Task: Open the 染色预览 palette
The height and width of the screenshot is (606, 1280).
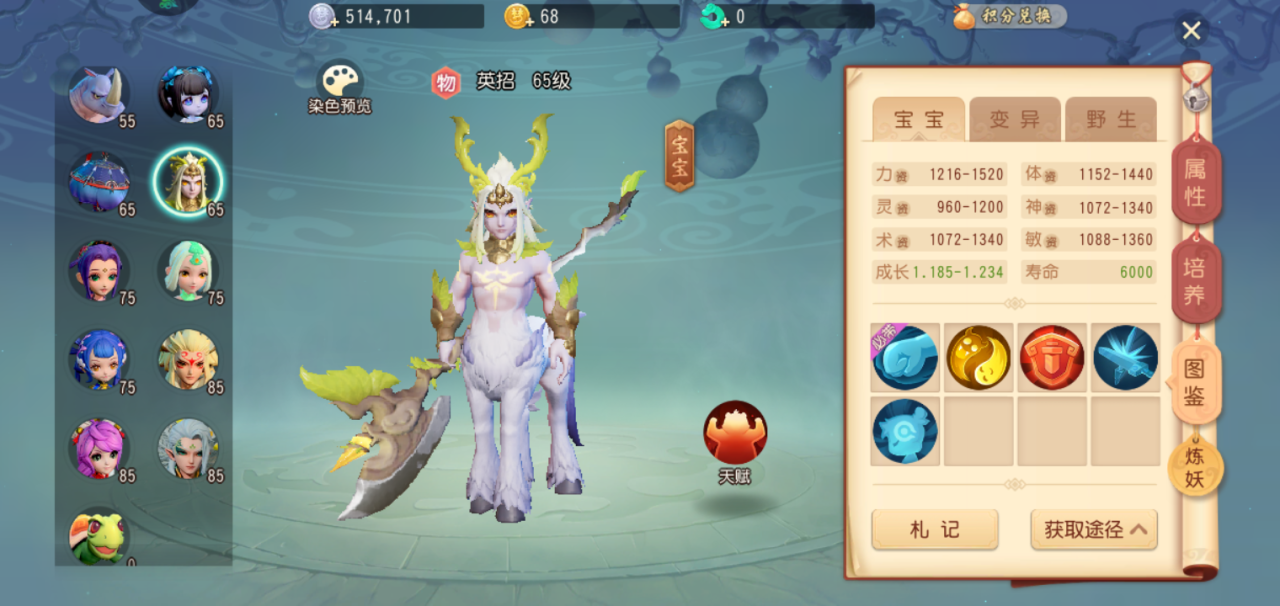Action: pos(340,85)
